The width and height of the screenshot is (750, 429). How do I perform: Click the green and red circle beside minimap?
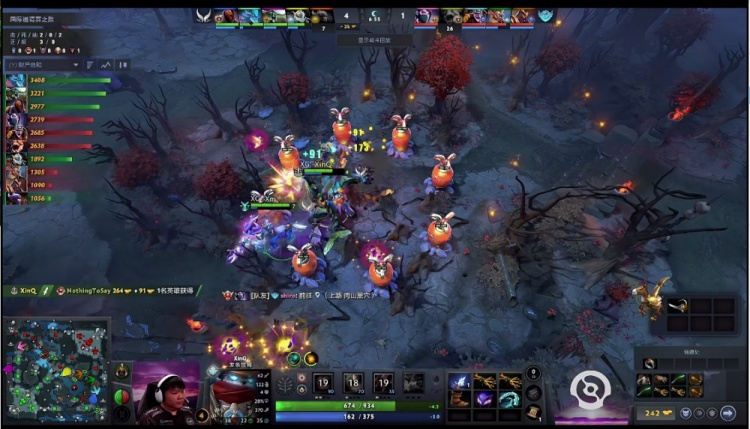pyautogui.click(x=122, y=396)
